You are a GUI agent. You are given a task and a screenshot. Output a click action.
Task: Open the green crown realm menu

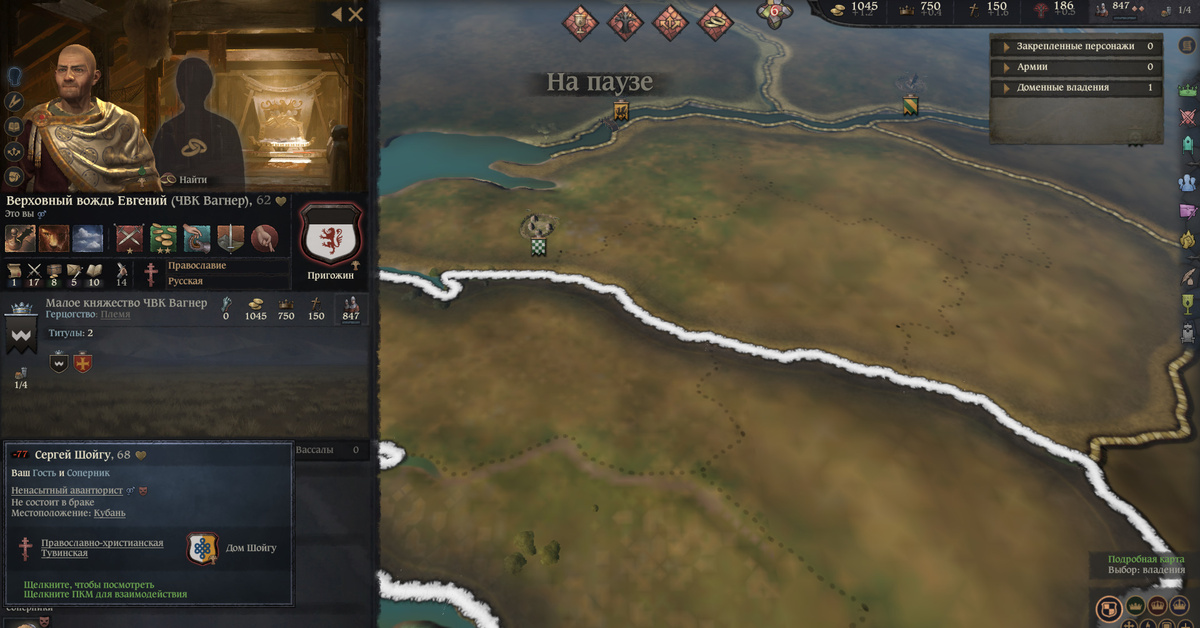tap(1188, 88)
